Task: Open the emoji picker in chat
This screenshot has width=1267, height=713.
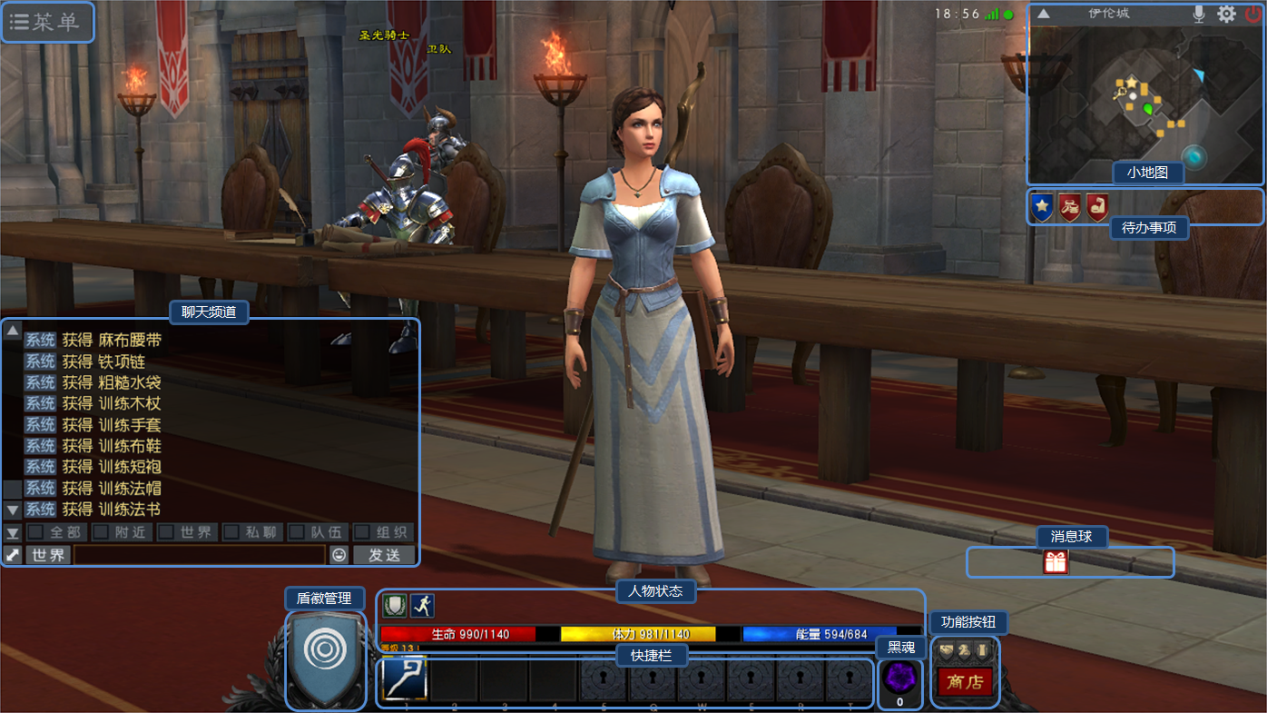Action: click(339, 554)
